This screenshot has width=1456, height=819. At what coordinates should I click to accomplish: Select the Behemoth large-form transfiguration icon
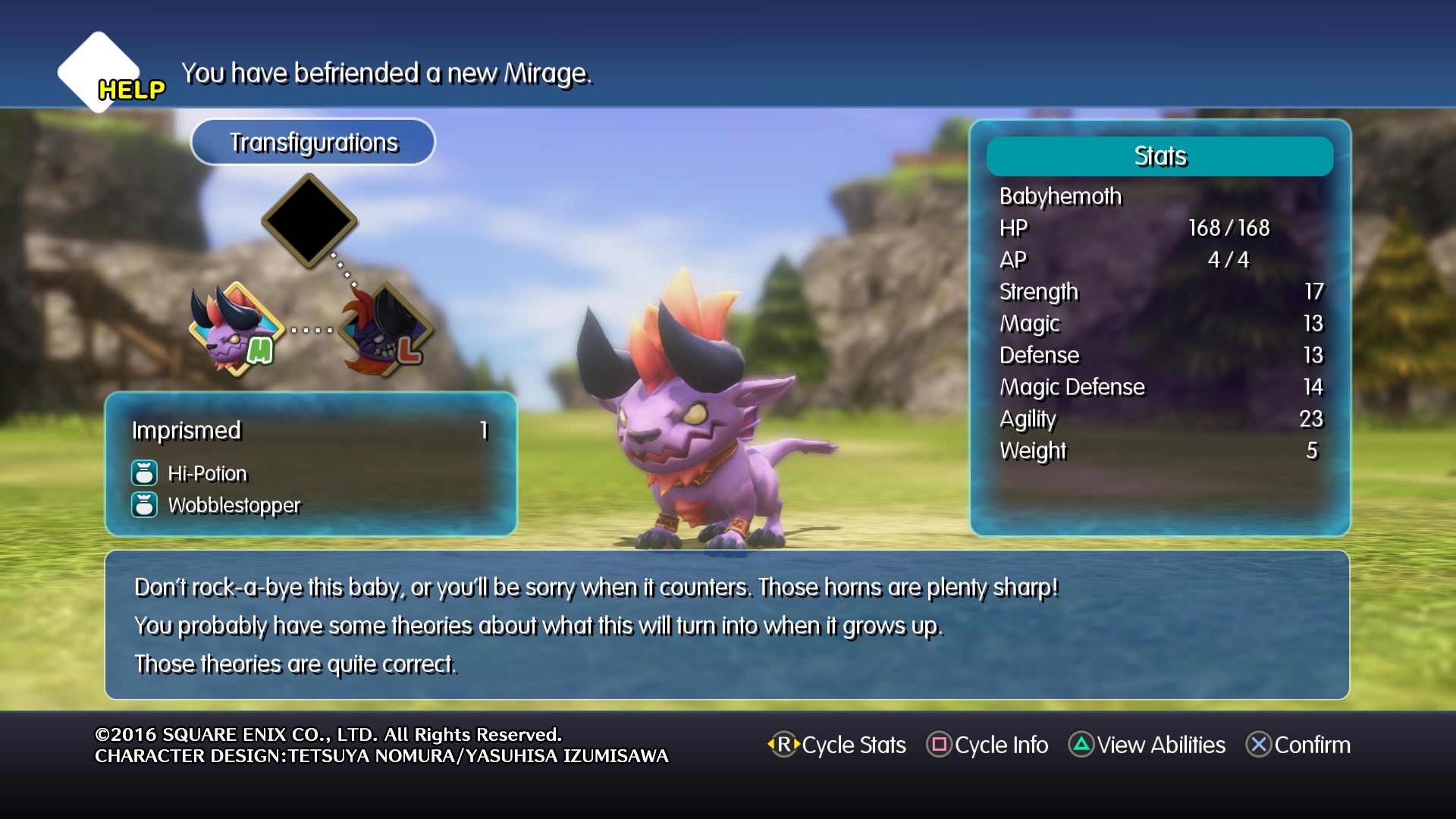point(386,331)
